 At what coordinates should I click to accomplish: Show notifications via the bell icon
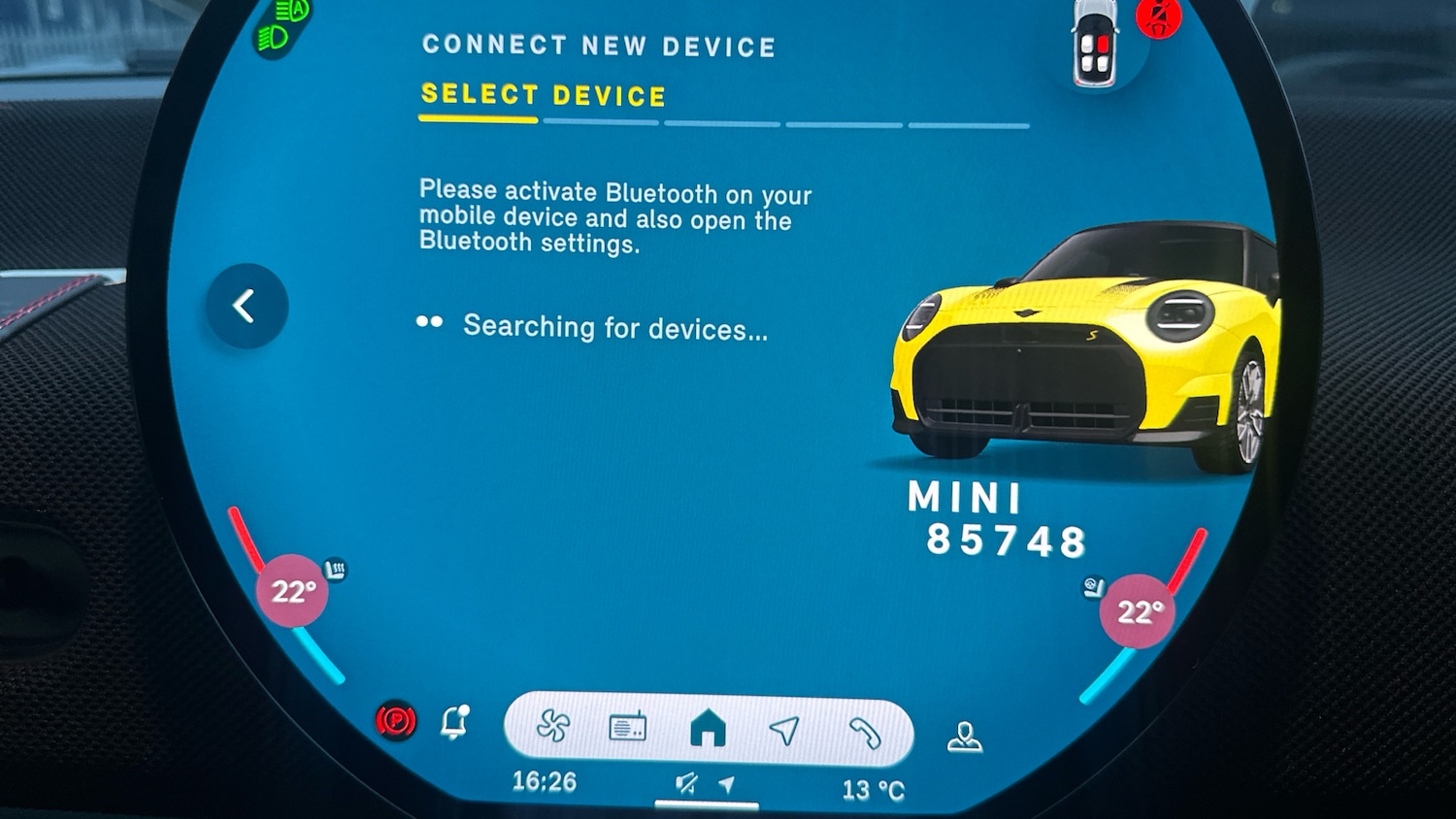(454, 722)
